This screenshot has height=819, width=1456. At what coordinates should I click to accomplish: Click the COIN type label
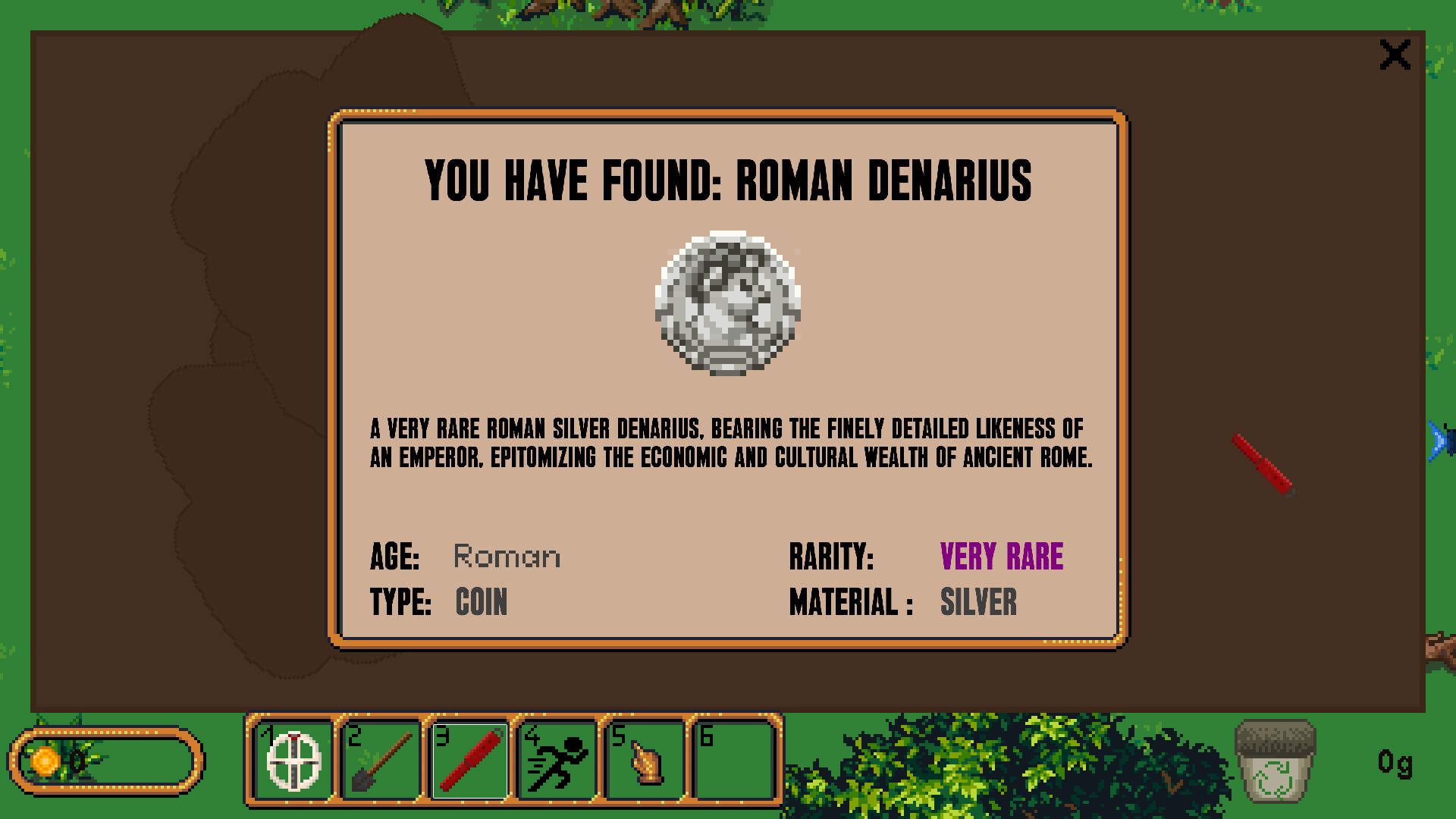(x=481, y=603)
